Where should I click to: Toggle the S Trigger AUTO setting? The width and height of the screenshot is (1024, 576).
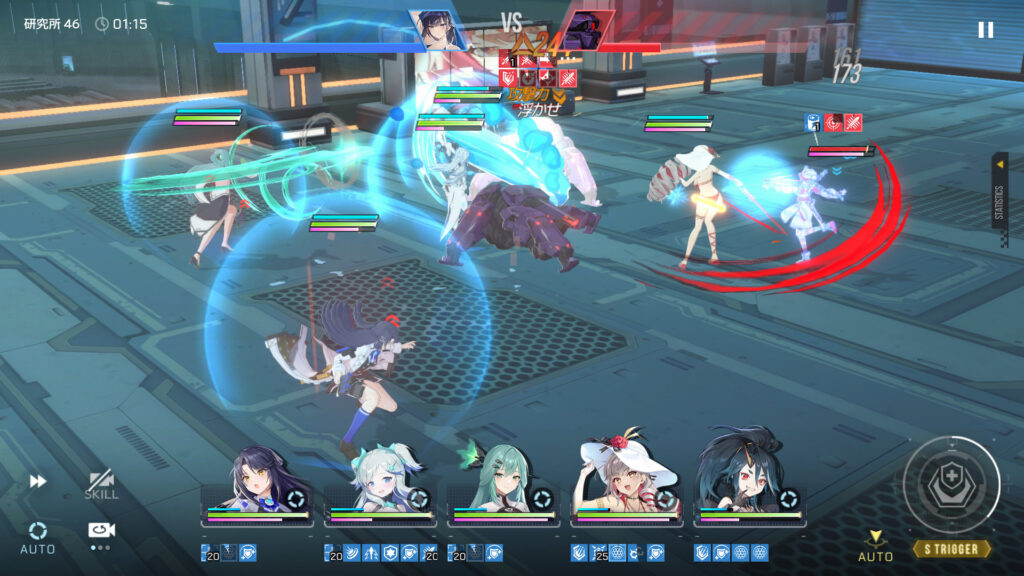coord(876,546)
